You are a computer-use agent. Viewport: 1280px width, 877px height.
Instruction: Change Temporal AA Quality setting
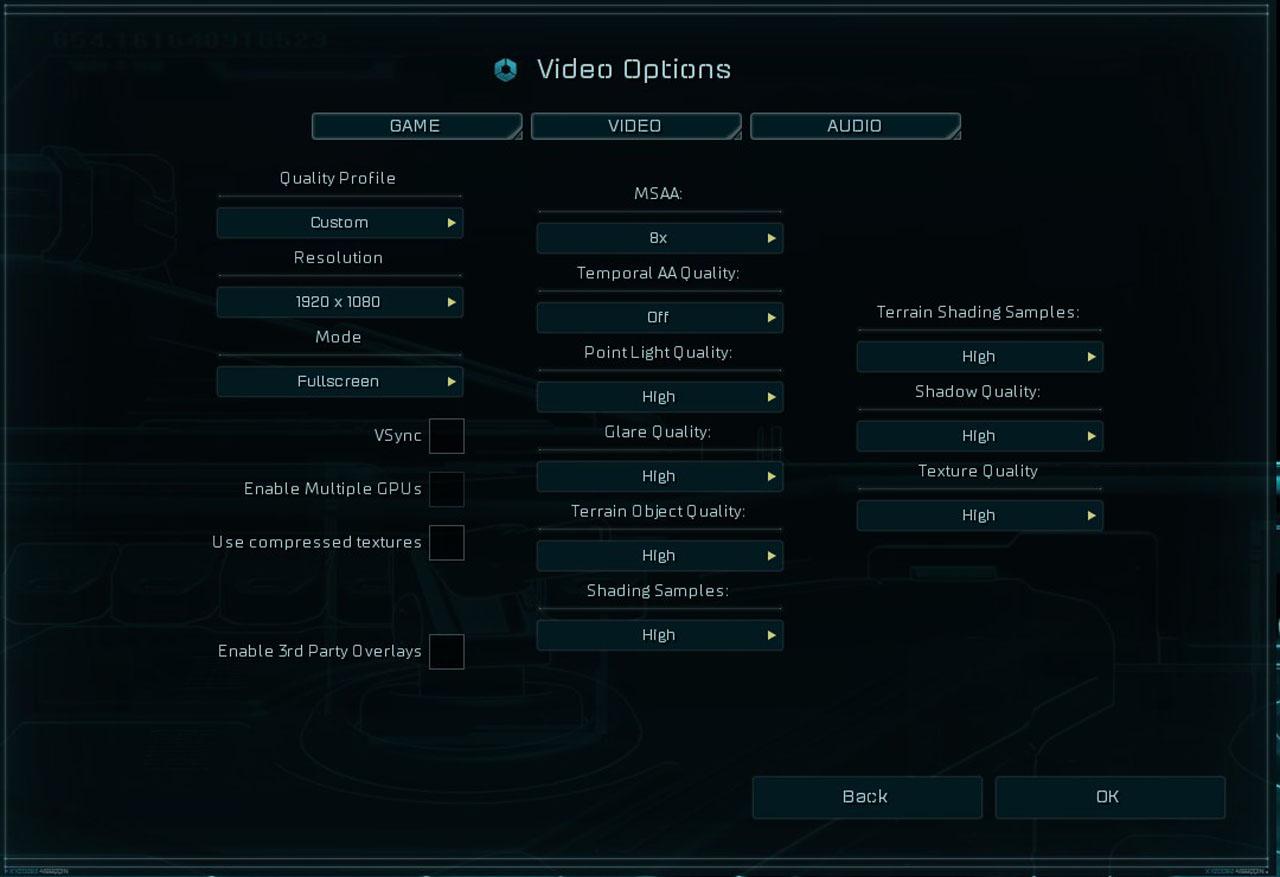click(659, 317)
